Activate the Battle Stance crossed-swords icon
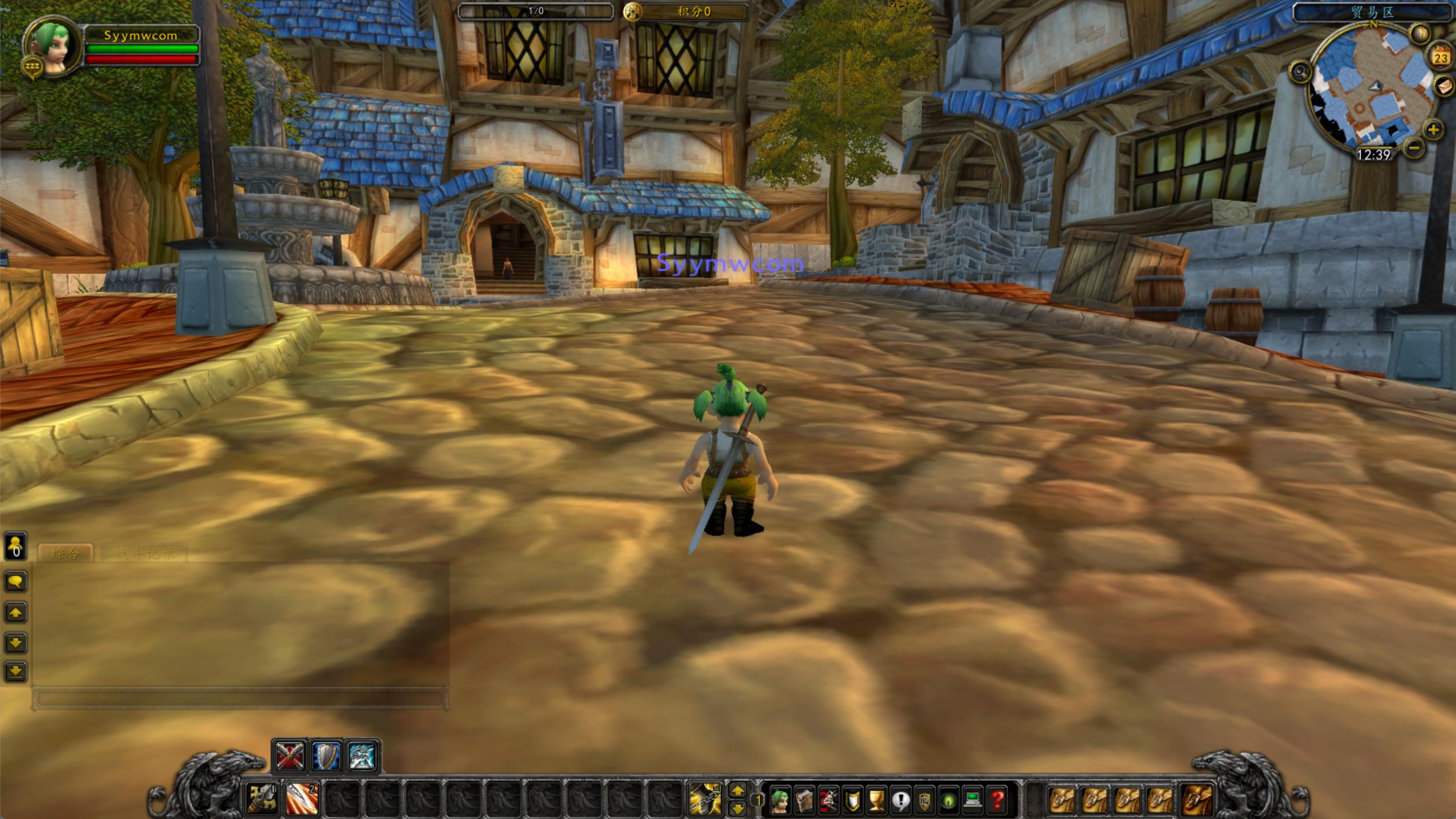 click(290, 757)
